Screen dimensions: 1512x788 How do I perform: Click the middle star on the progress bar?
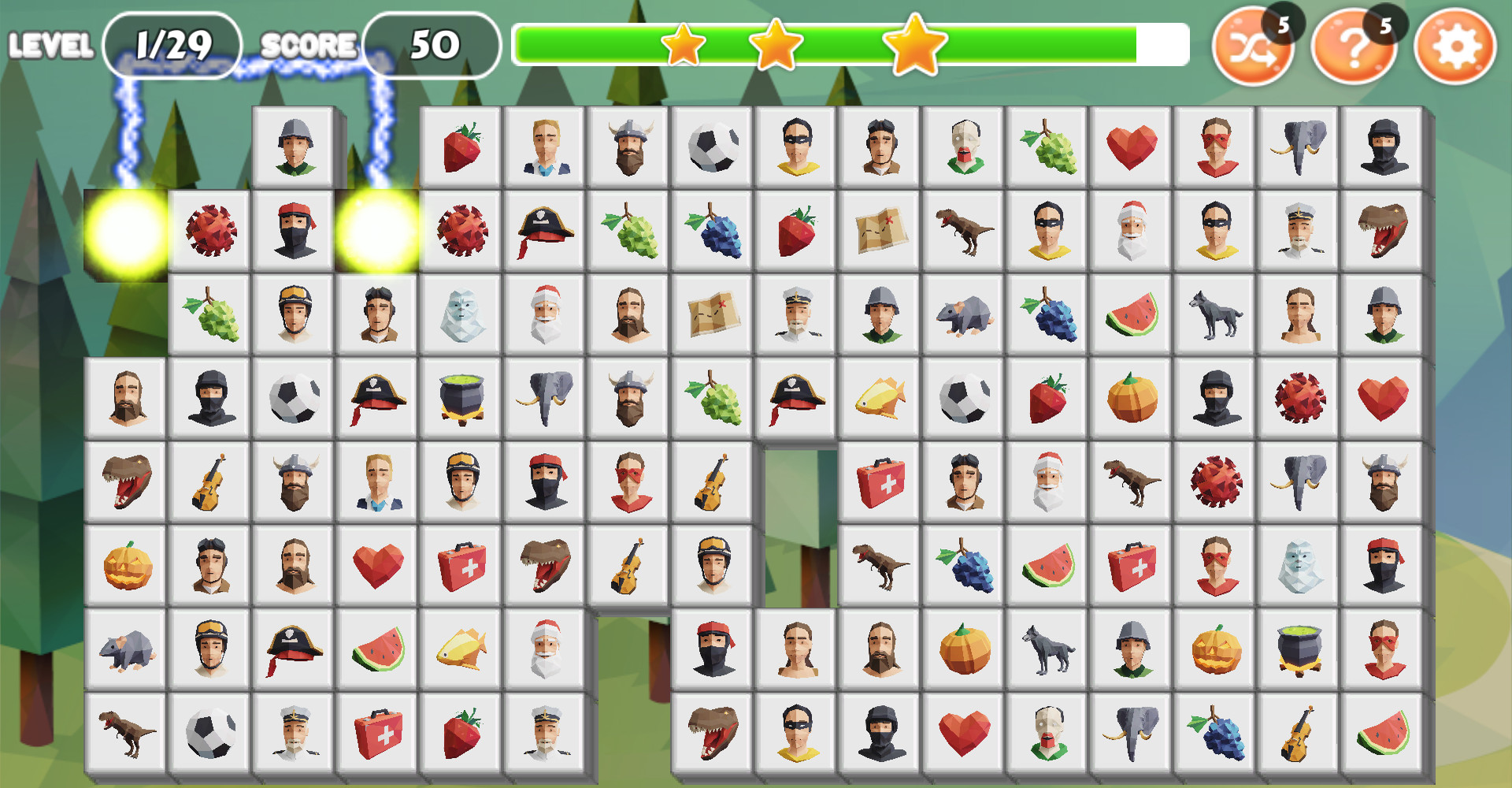(776, 47)
